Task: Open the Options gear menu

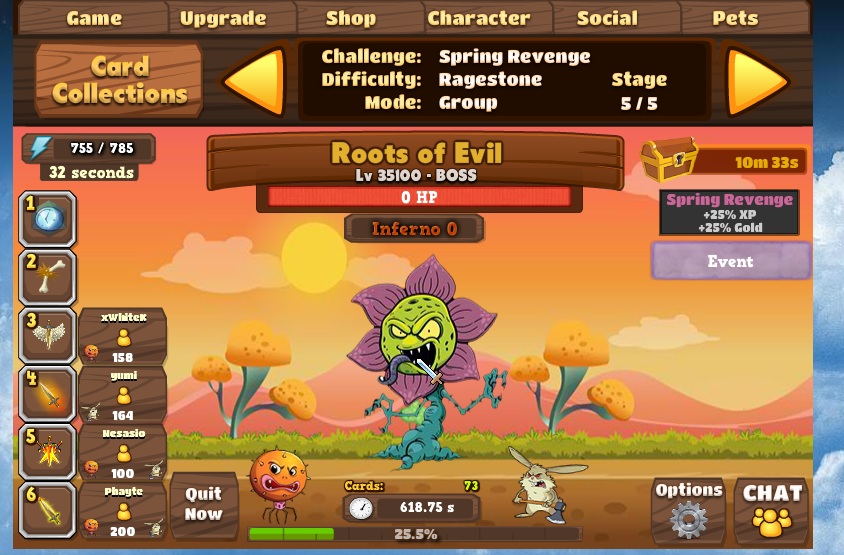Action: [x=688, y=509]
